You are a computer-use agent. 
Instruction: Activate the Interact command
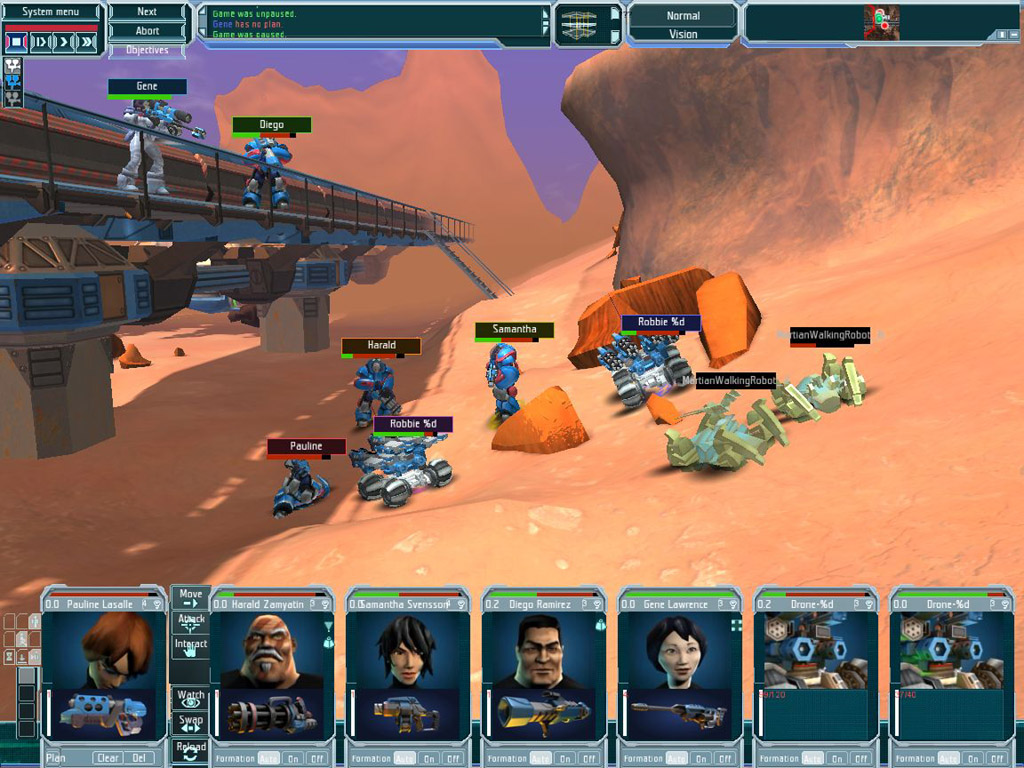tap(190, 648)
